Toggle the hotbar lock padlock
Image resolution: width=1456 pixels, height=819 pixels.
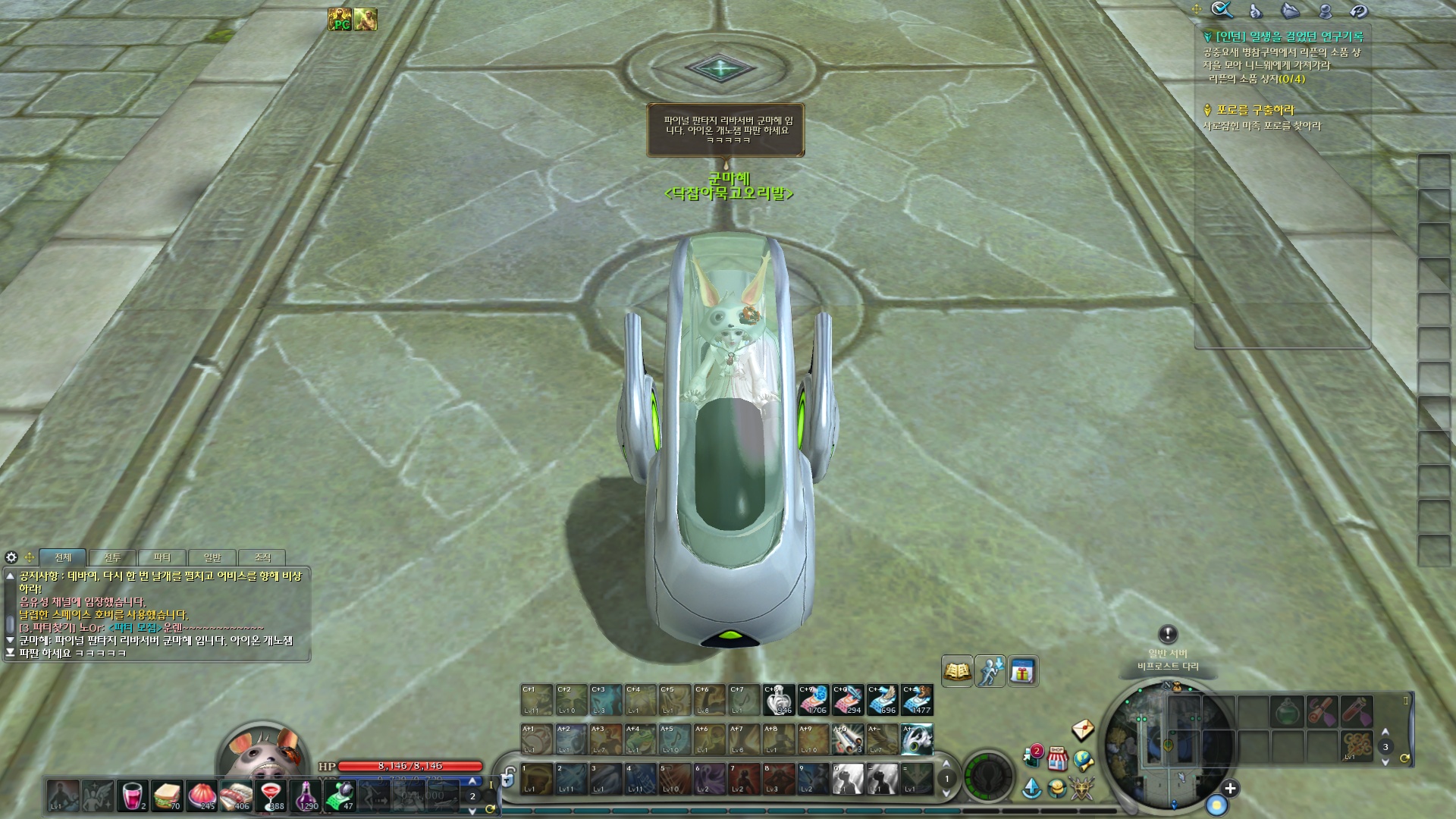coord(508,778)
